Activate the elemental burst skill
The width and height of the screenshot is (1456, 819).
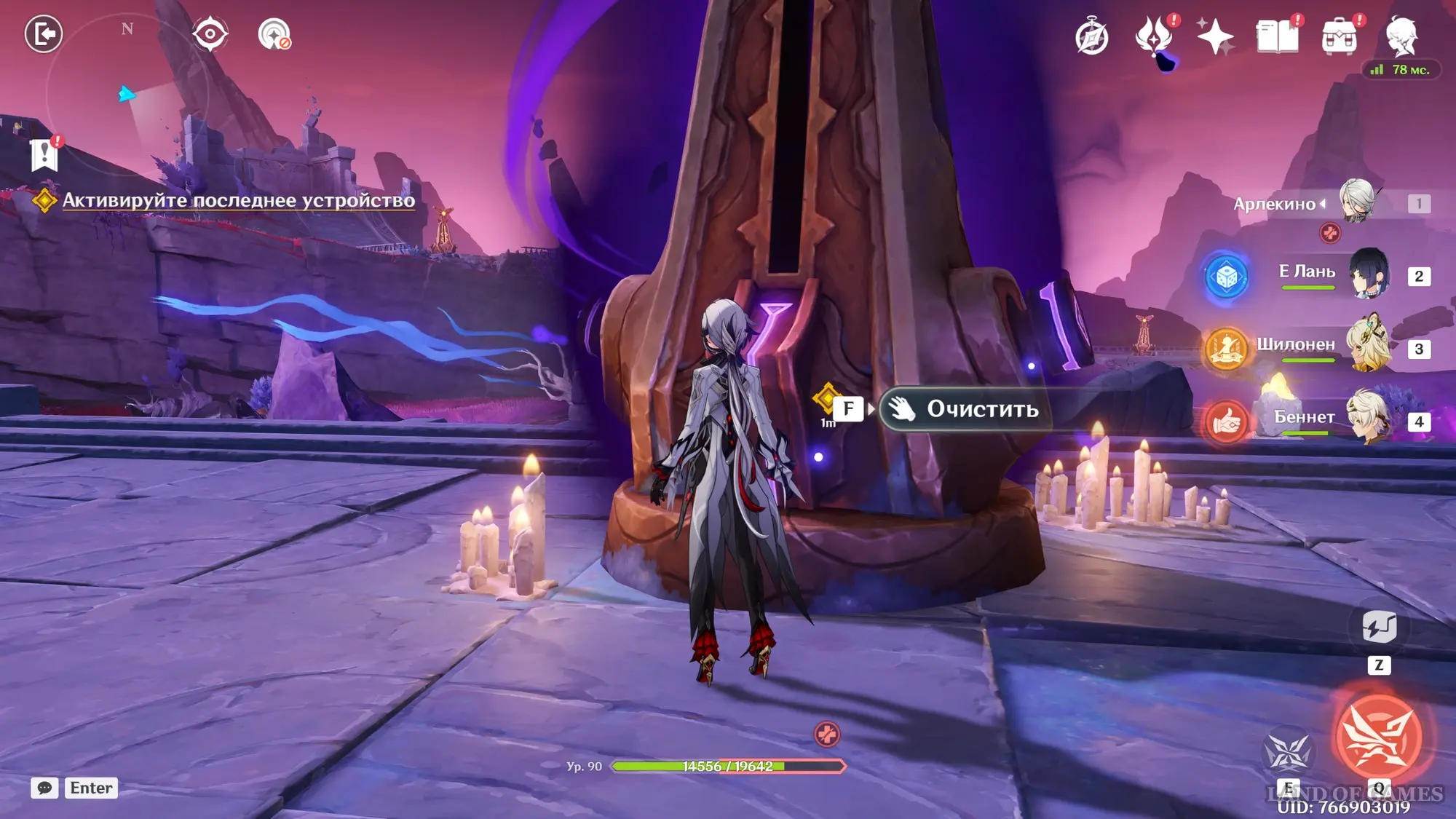(1378, 737)
